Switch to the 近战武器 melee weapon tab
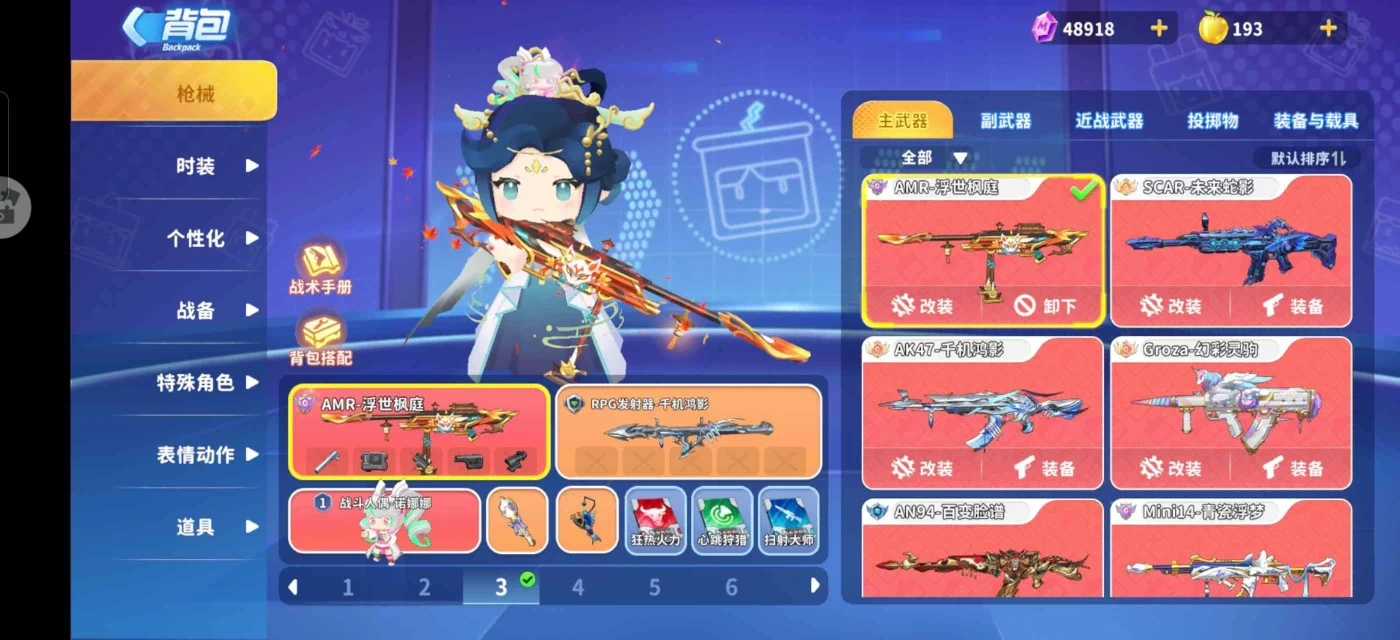 [1109, 121]
